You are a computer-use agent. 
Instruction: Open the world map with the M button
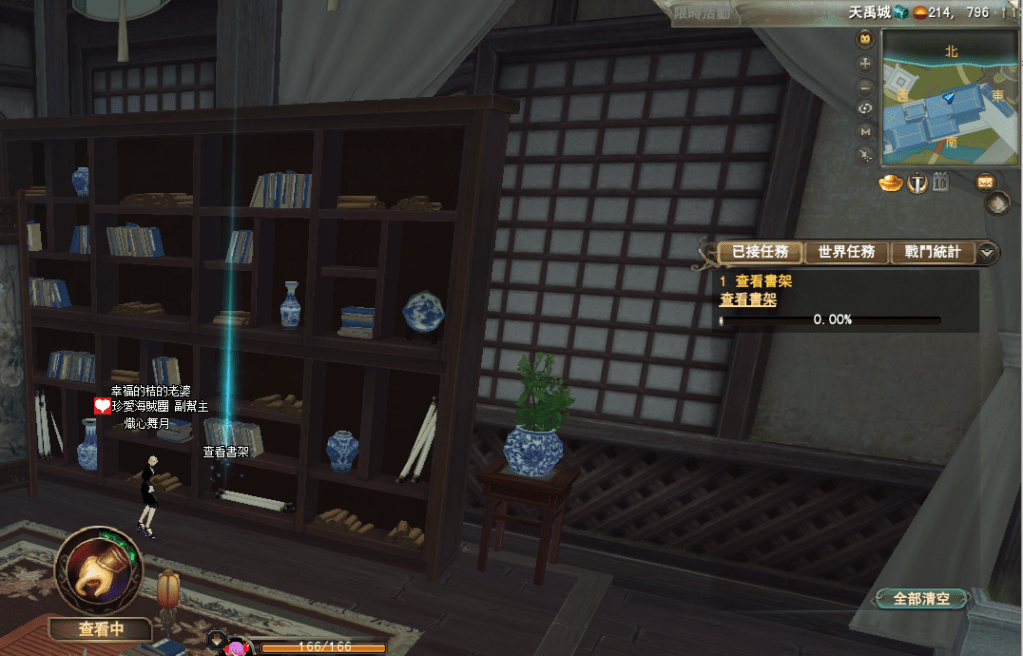(x=866, y=131)
